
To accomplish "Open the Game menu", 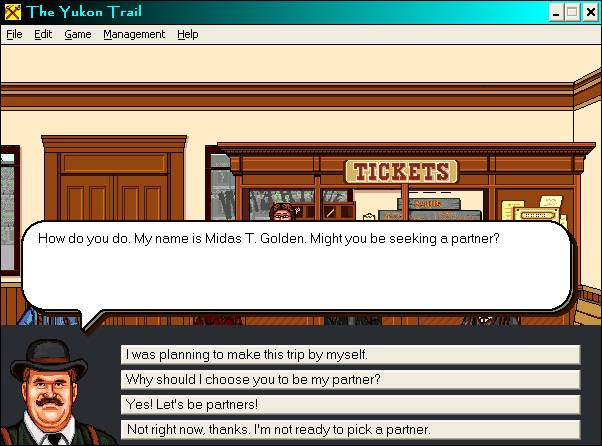I will point(77,34).
